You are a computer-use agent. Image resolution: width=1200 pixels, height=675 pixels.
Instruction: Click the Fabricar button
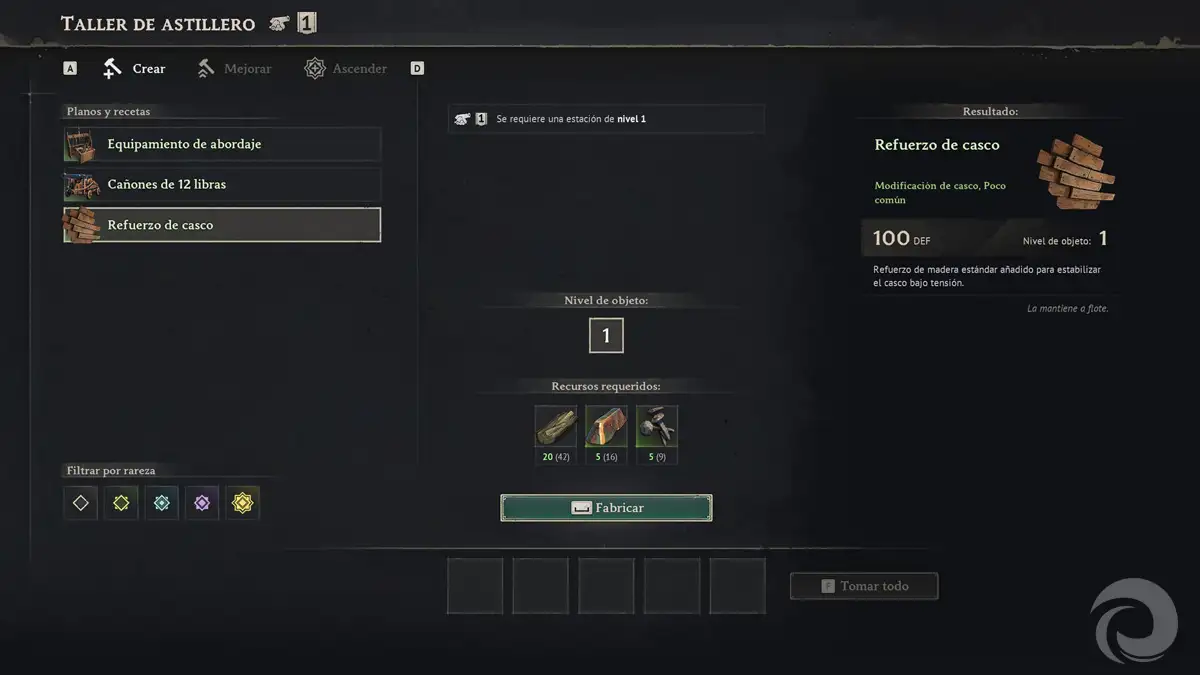(606, 508)
